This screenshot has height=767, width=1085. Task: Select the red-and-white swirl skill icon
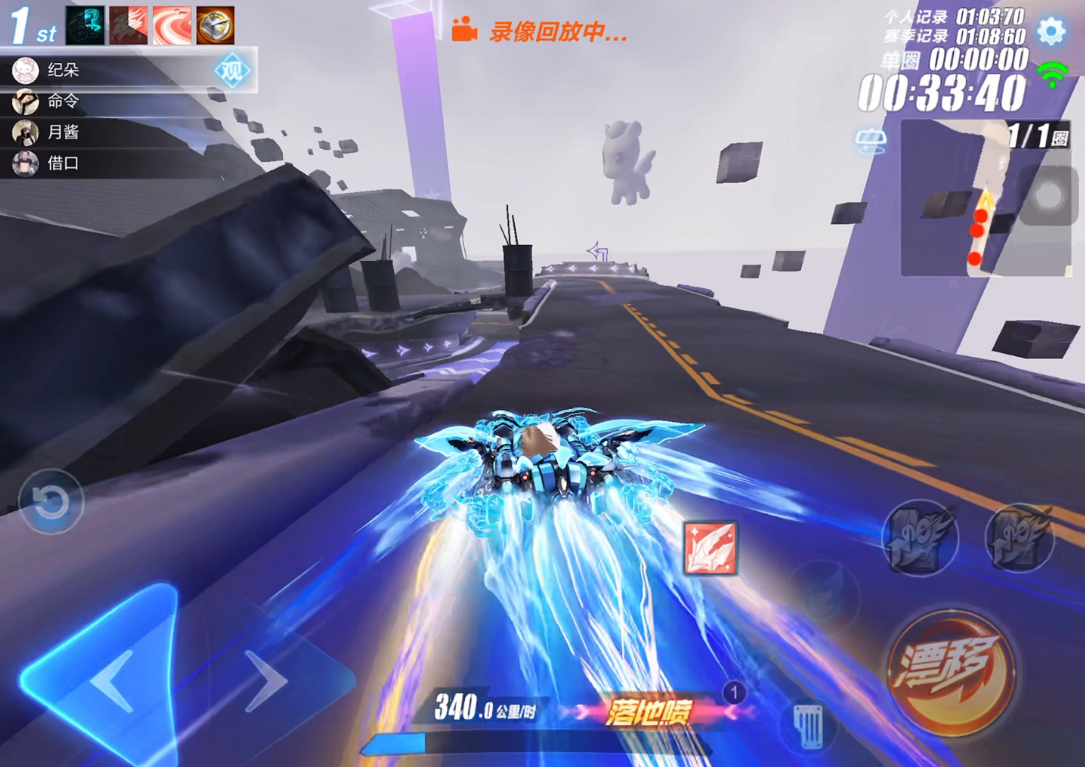(172, 25)
